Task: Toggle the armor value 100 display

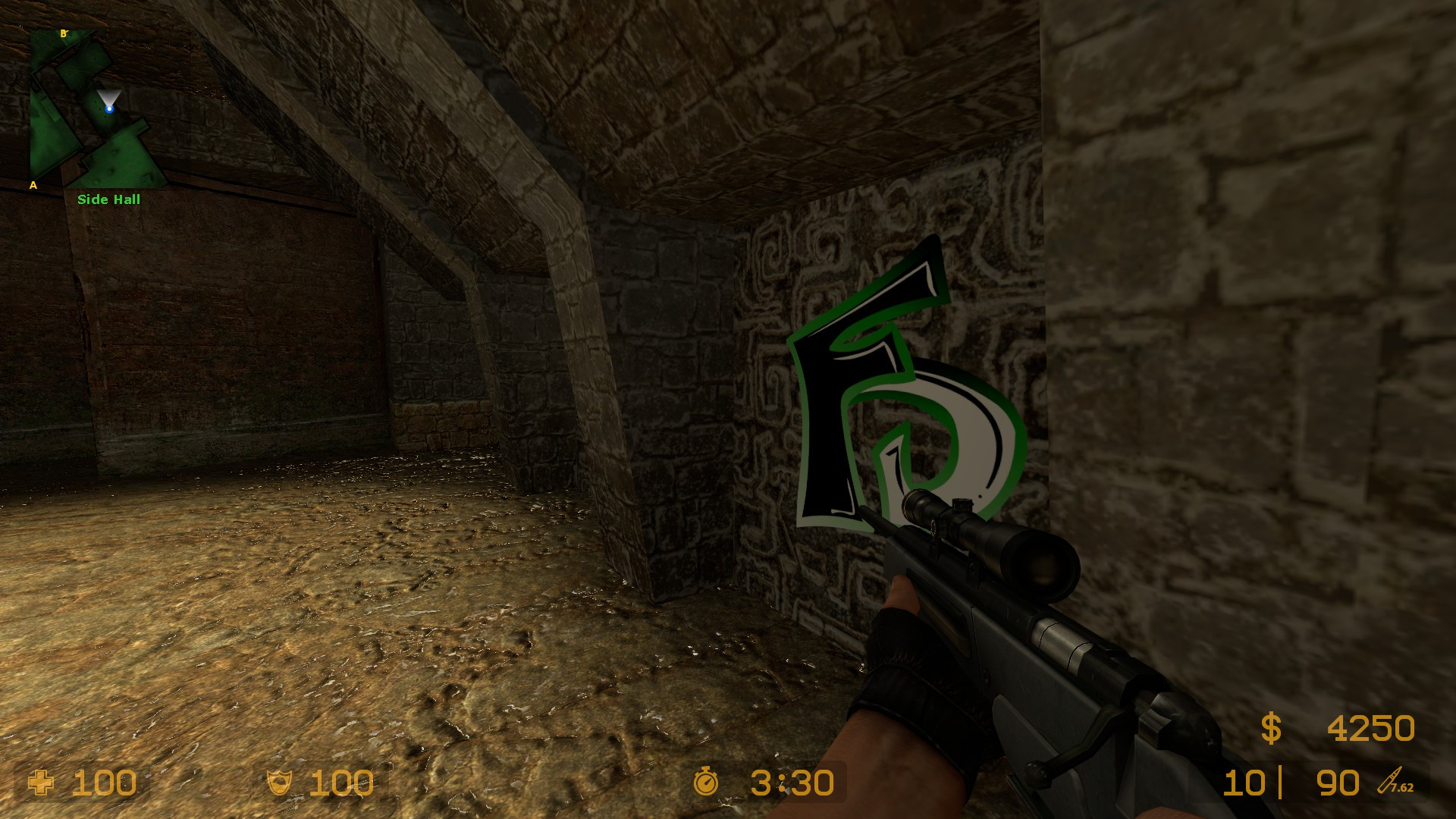Action: 340,781
